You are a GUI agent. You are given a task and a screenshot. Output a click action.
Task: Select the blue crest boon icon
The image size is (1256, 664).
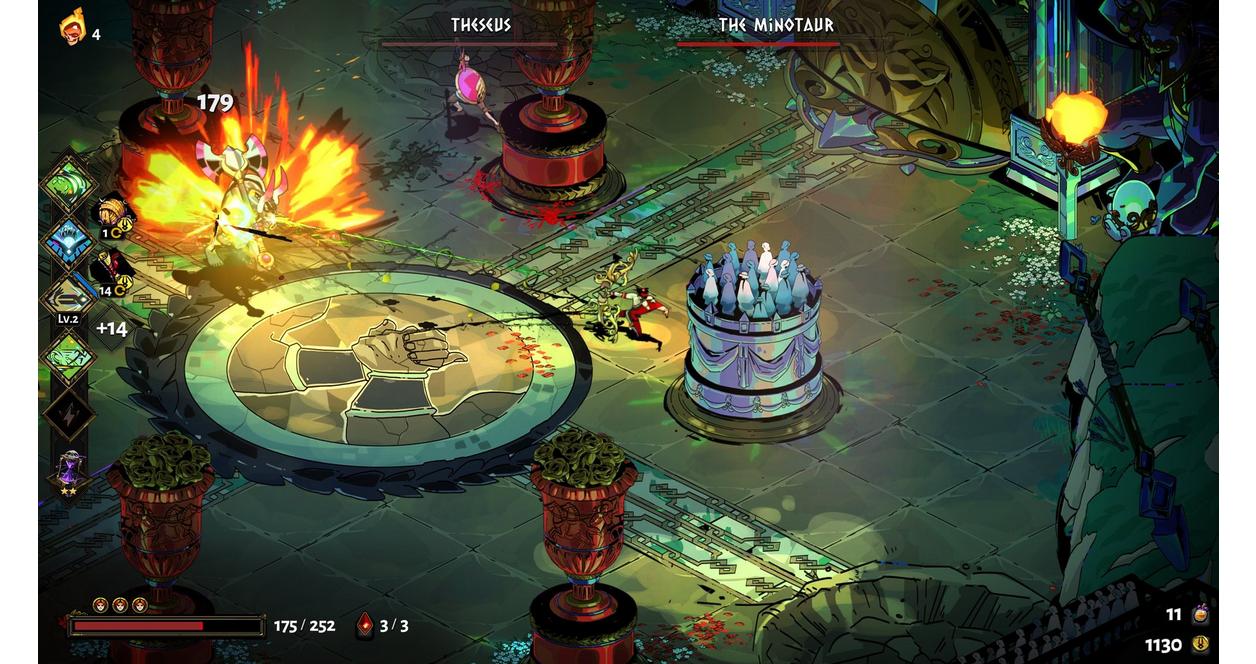point(68,241)
